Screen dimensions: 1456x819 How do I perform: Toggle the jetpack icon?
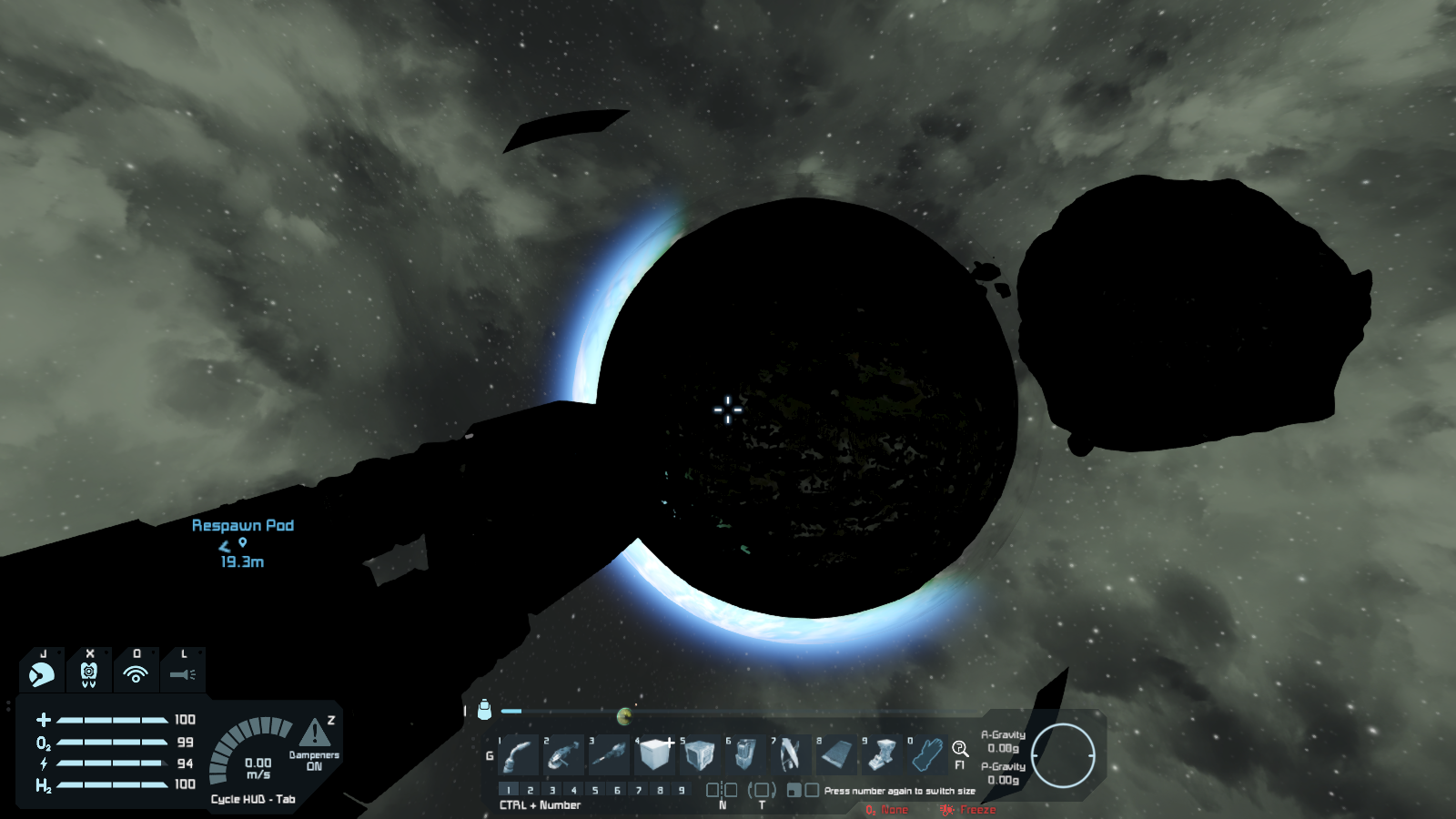click(x=89, y=674)
